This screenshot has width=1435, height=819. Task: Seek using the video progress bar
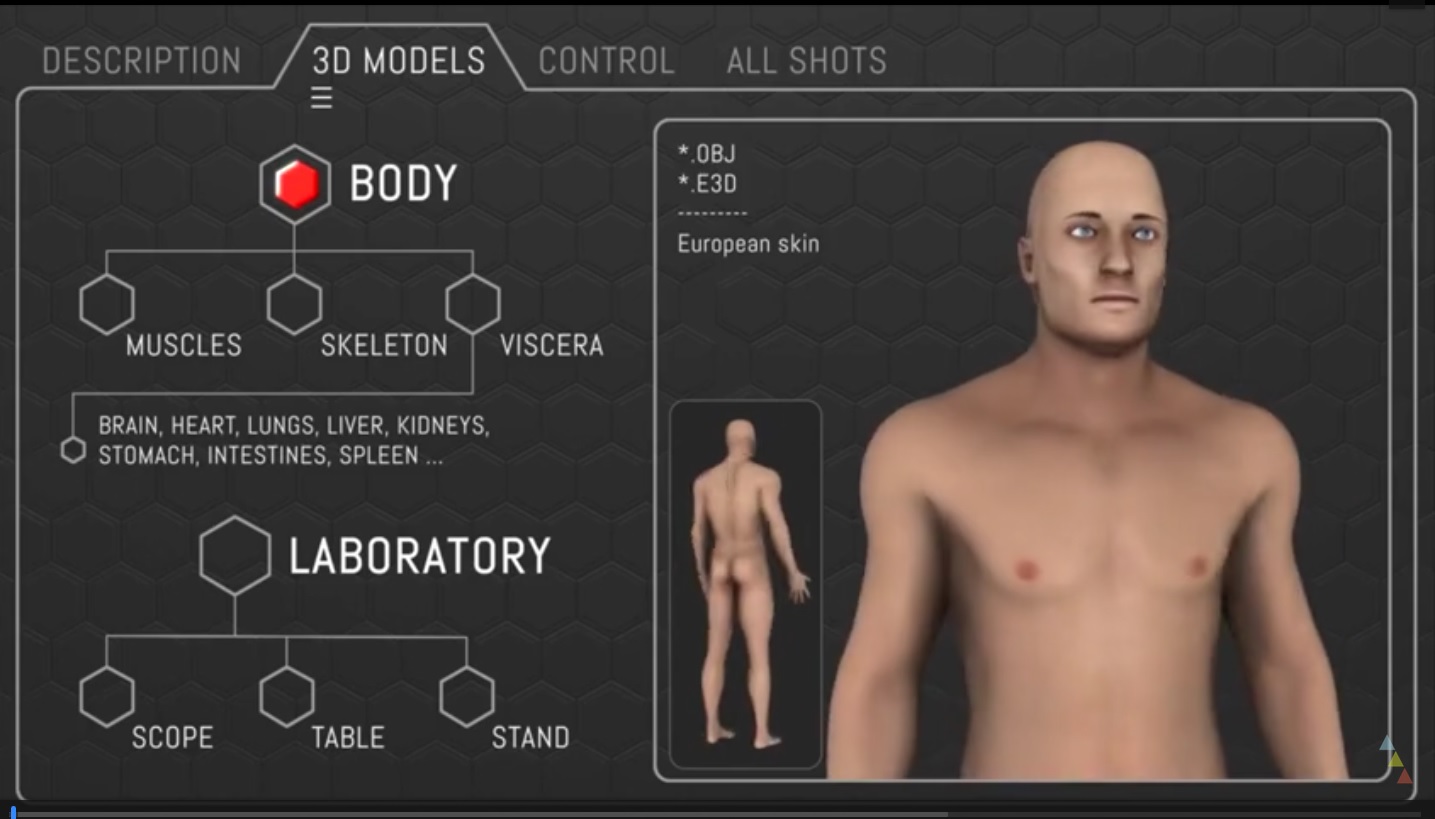[700, 814]
